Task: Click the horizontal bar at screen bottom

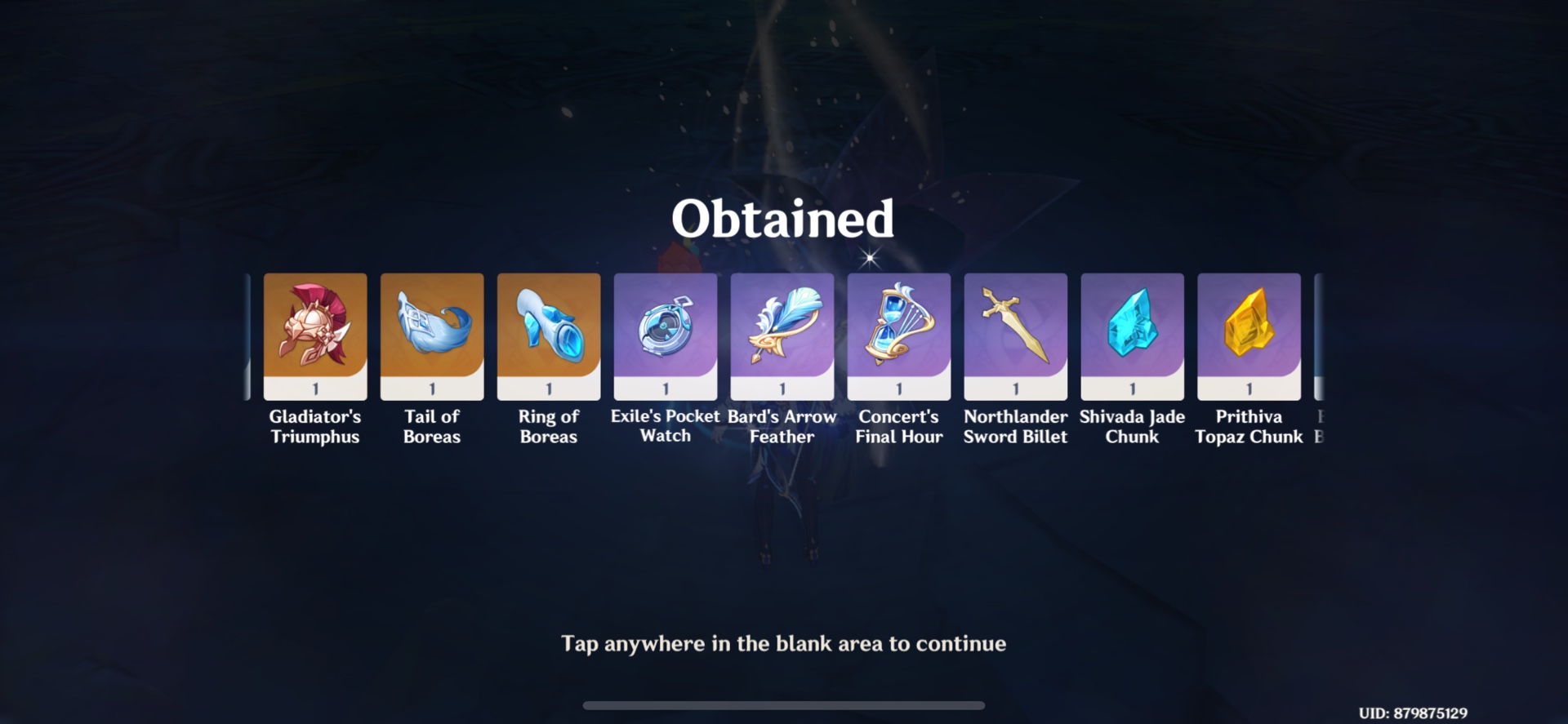Action: point(782,705)
